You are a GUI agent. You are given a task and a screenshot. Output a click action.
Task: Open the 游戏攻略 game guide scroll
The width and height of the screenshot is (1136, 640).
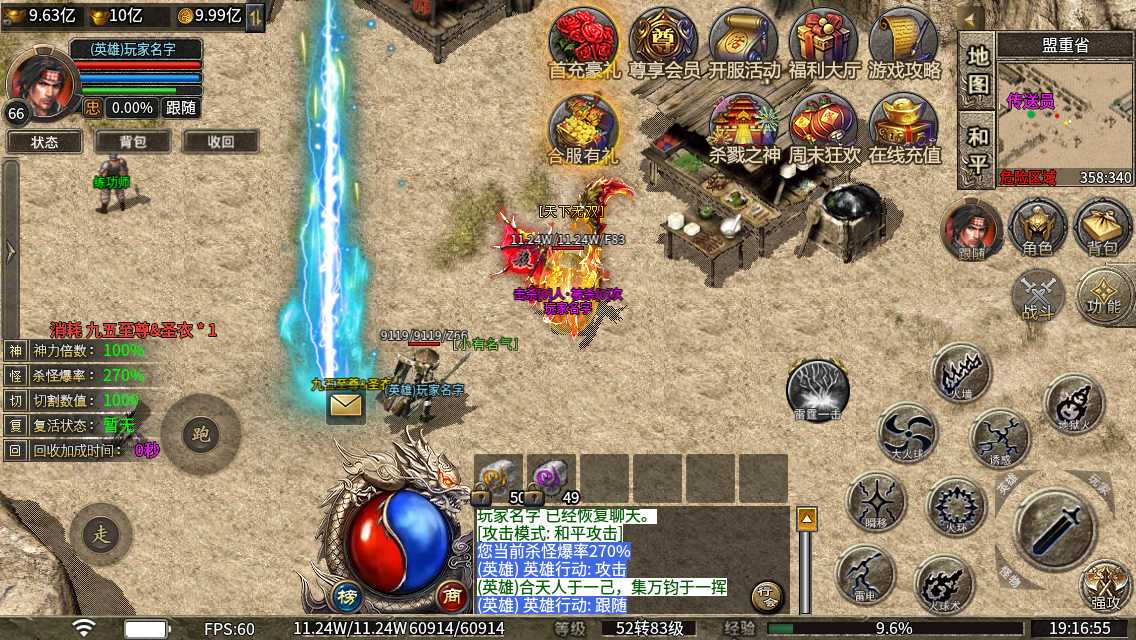click(x=904, y=43)
